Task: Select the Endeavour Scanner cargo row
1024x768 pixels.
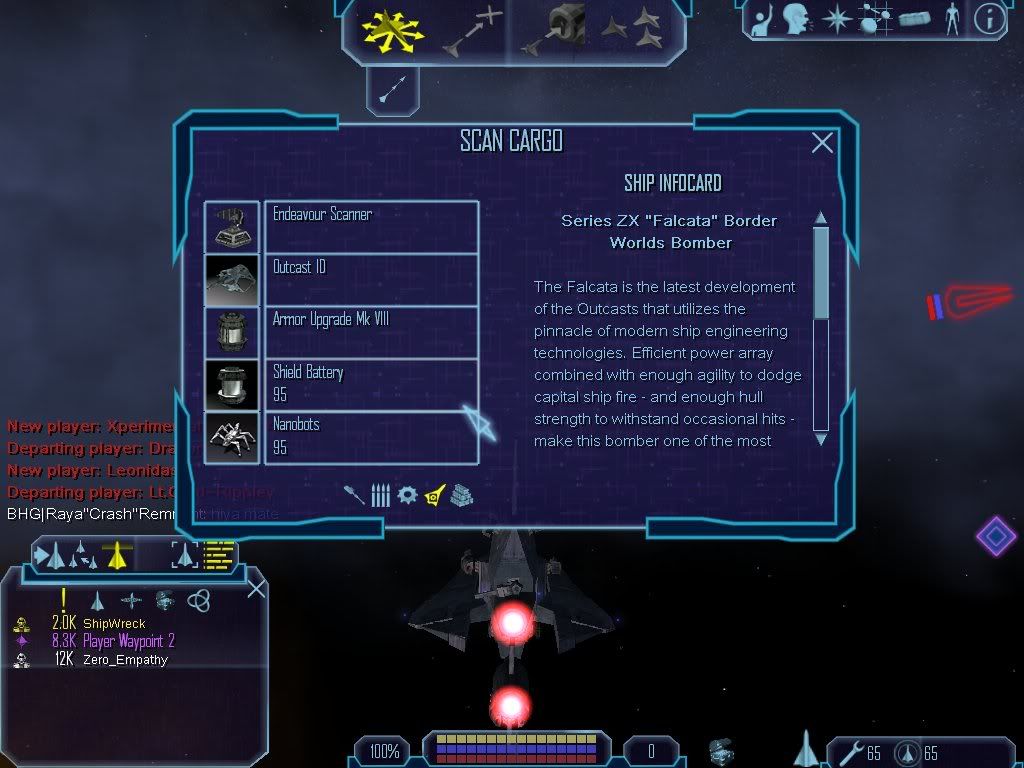Action: 371,226
